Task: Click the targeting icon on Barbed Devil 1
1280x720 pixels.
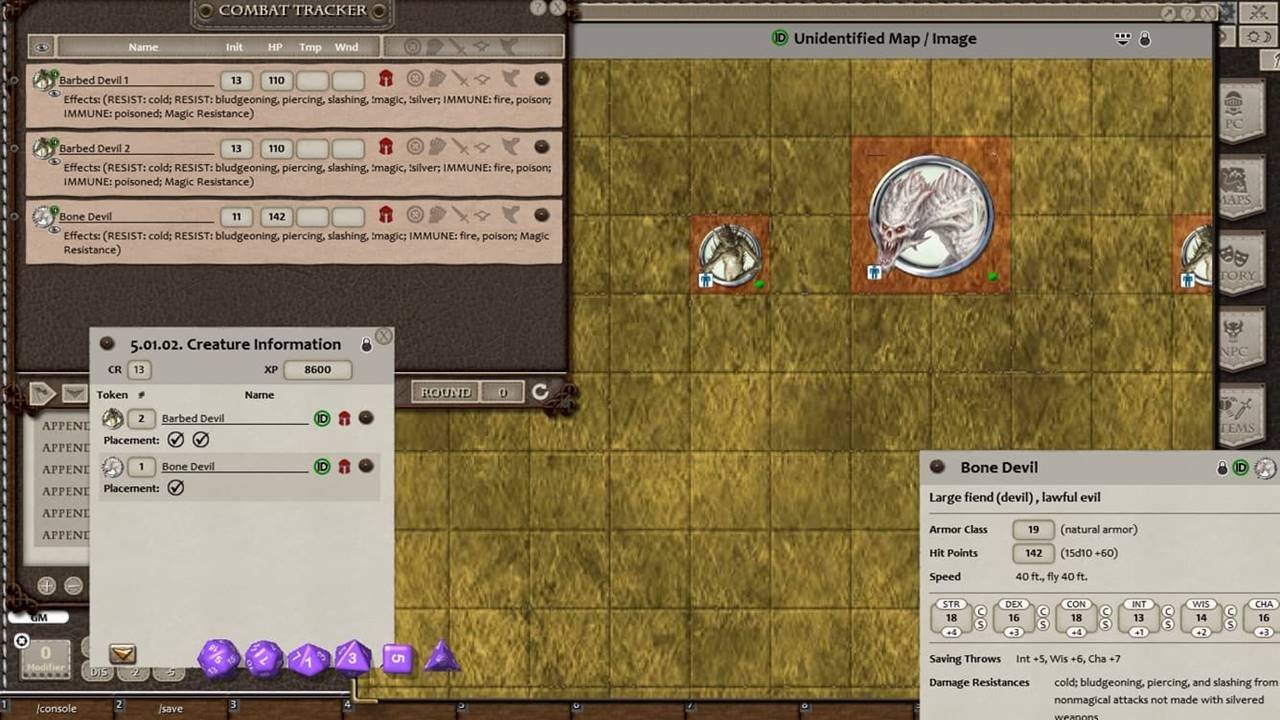Action: (414, 79)
